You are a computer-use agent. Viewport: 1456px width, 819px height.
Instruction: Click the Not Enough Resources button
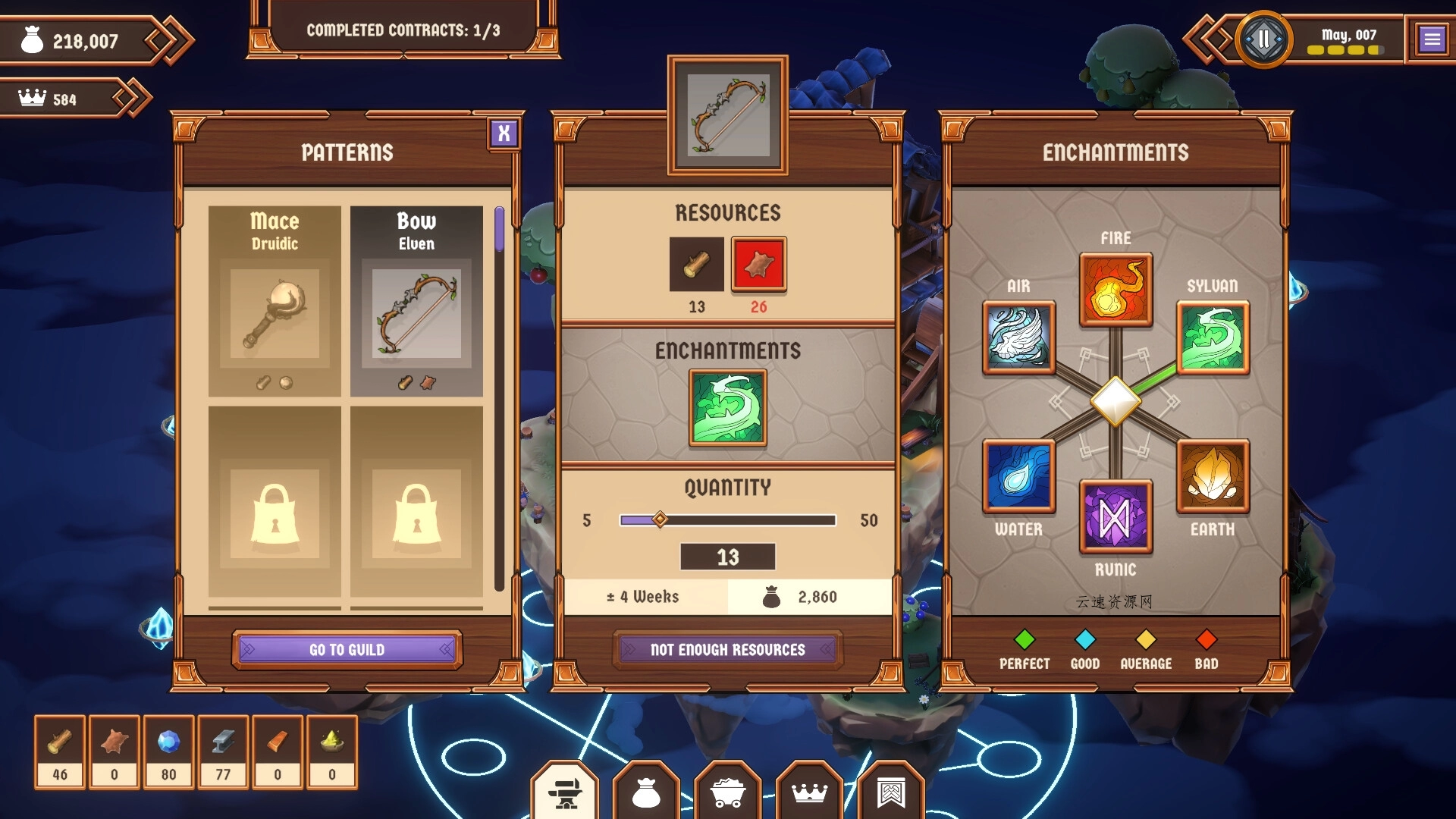pos(726,649)
